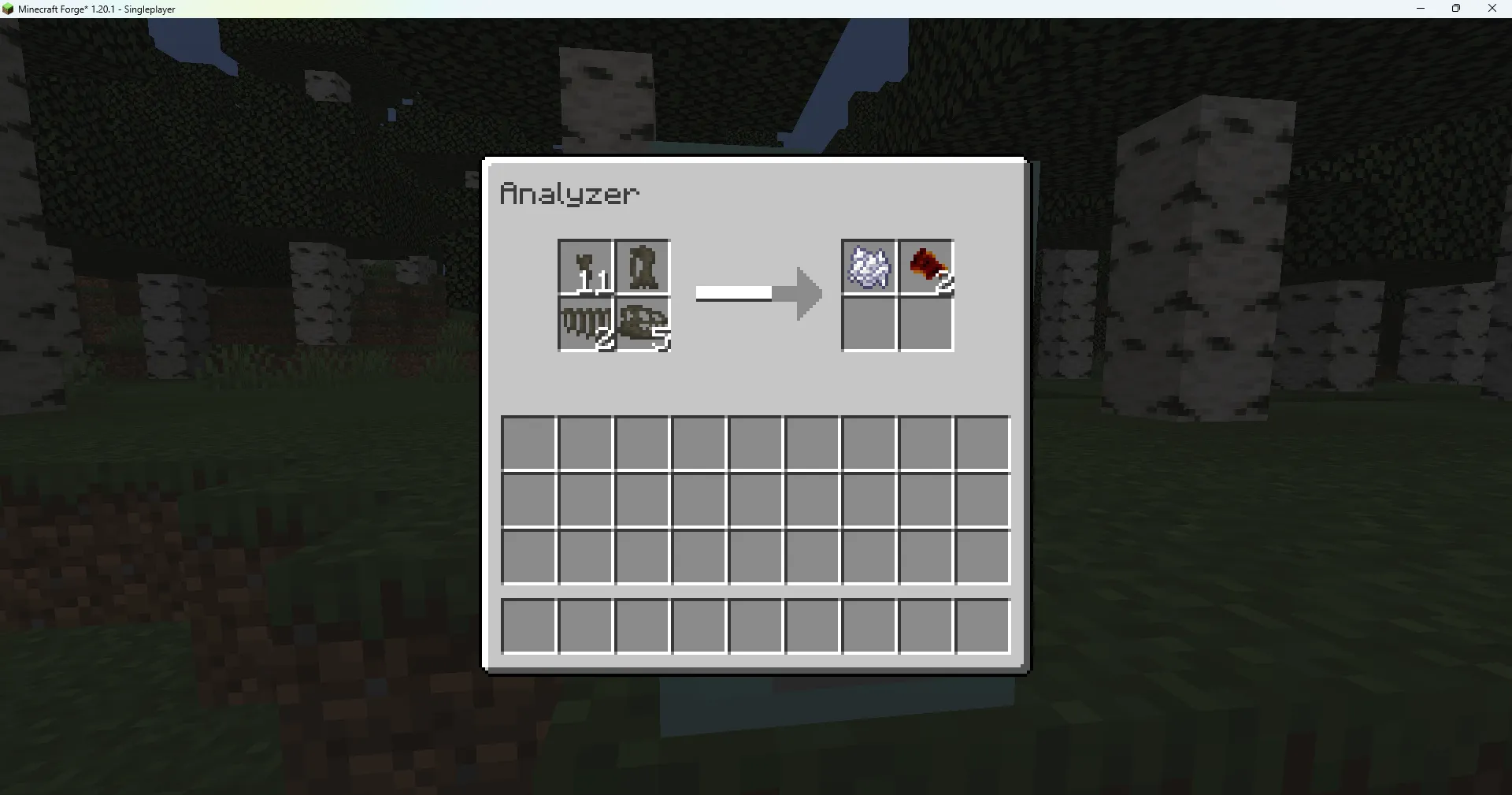The width and height of the screenshot is (1512, 795).
Task: Click the leftmost hotbar slot
Action: point(528,626)
